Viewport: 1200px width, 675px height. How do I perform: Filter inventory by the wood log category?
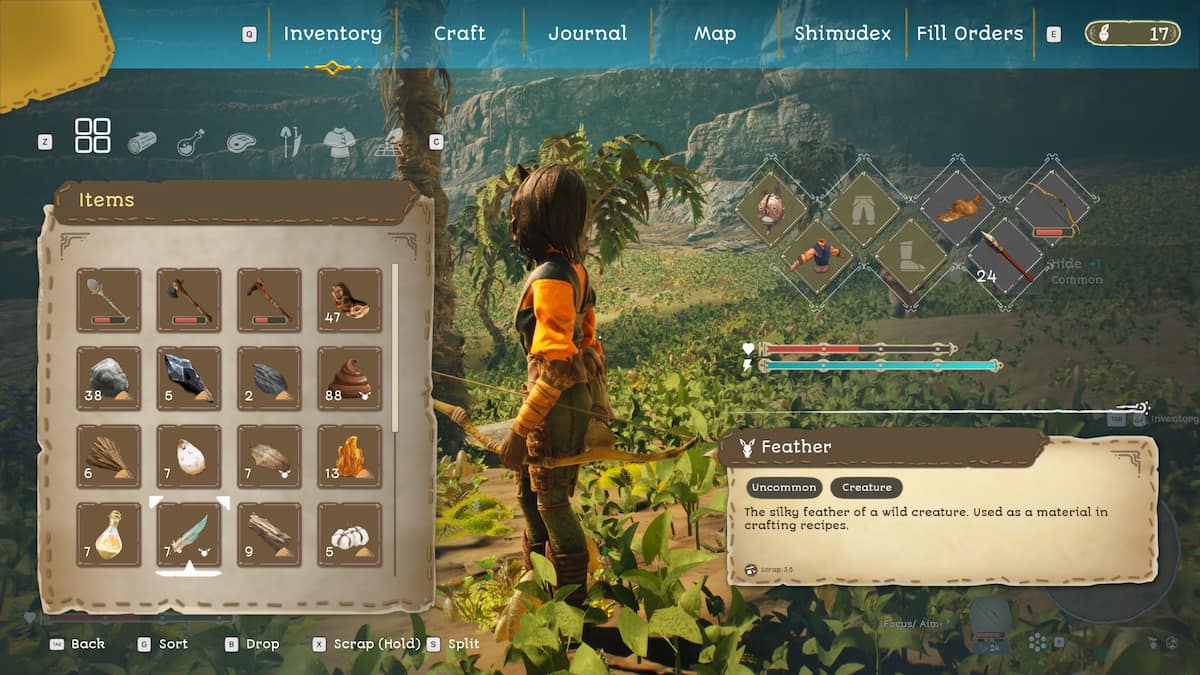142,142
